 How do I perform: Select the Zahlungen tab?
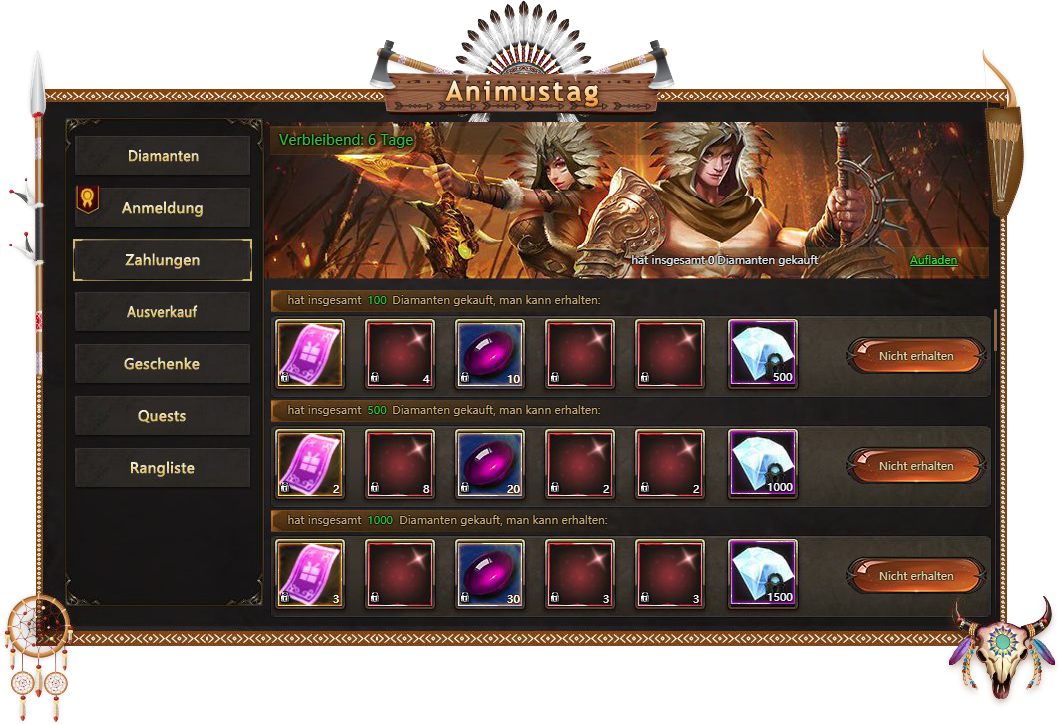coord(163,260)
